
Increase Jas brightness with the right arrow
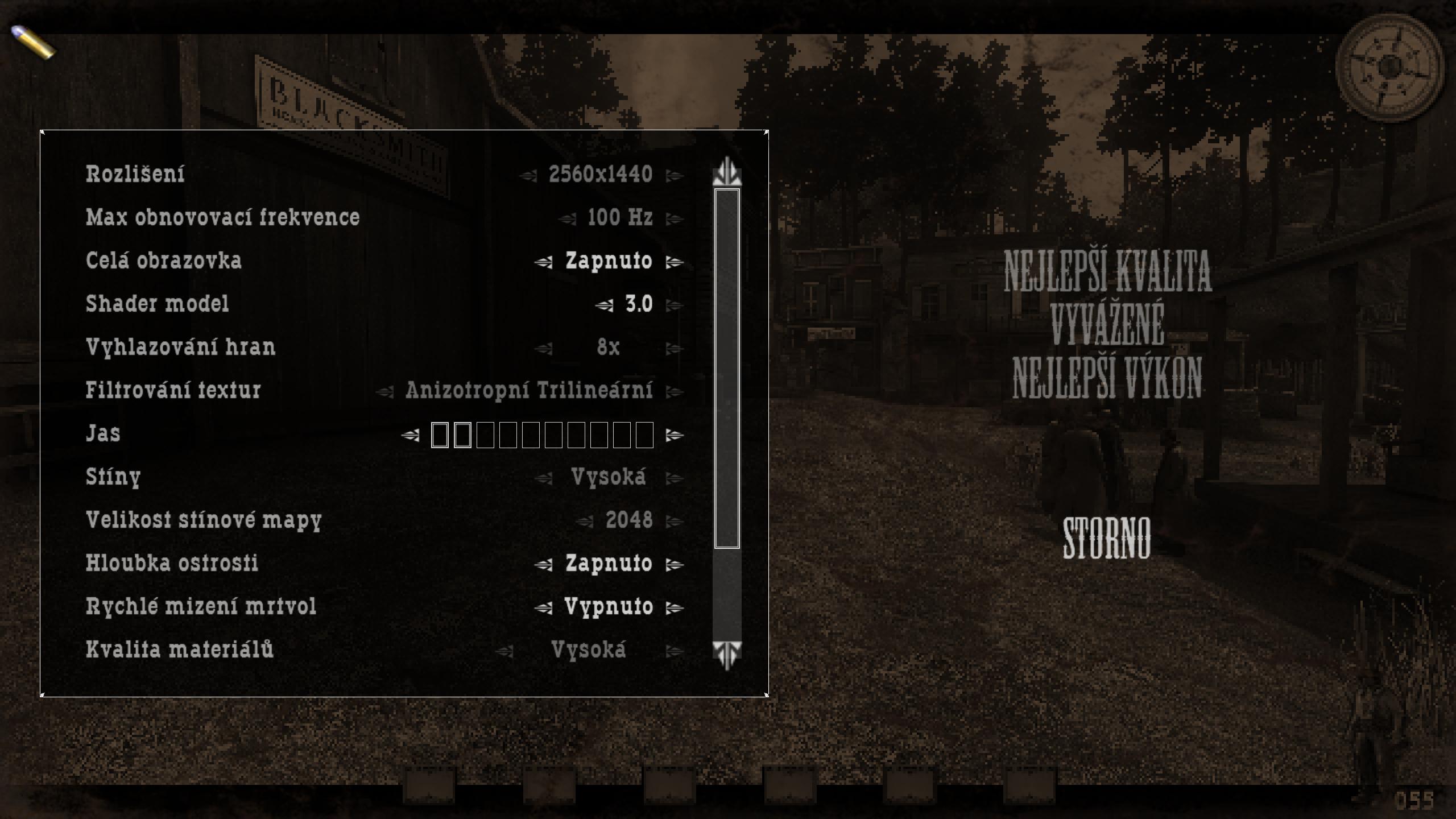tap(674, 435)
